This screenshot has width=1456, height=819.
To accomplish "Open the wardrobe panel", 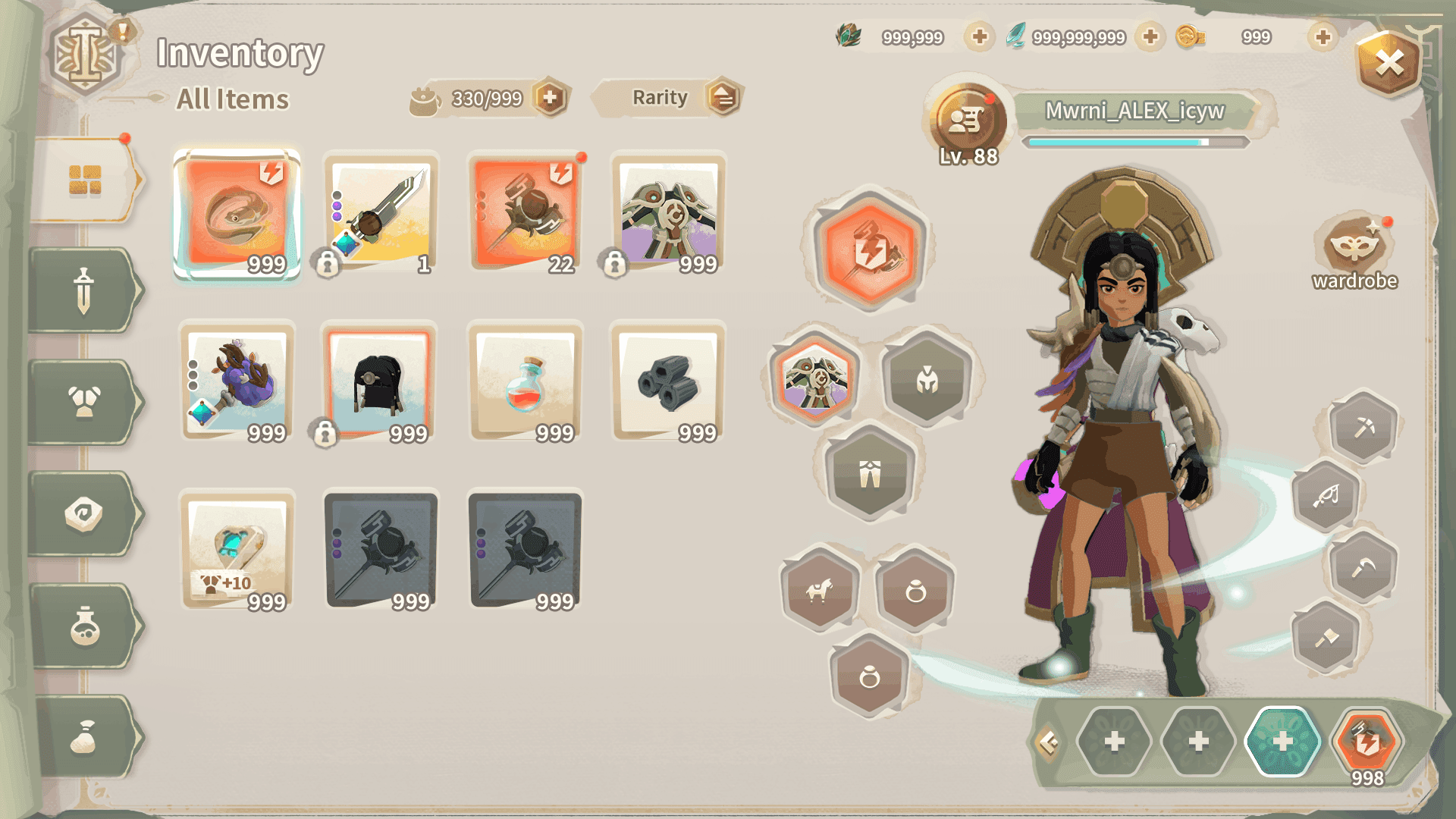I will [x=1354, y=246].
